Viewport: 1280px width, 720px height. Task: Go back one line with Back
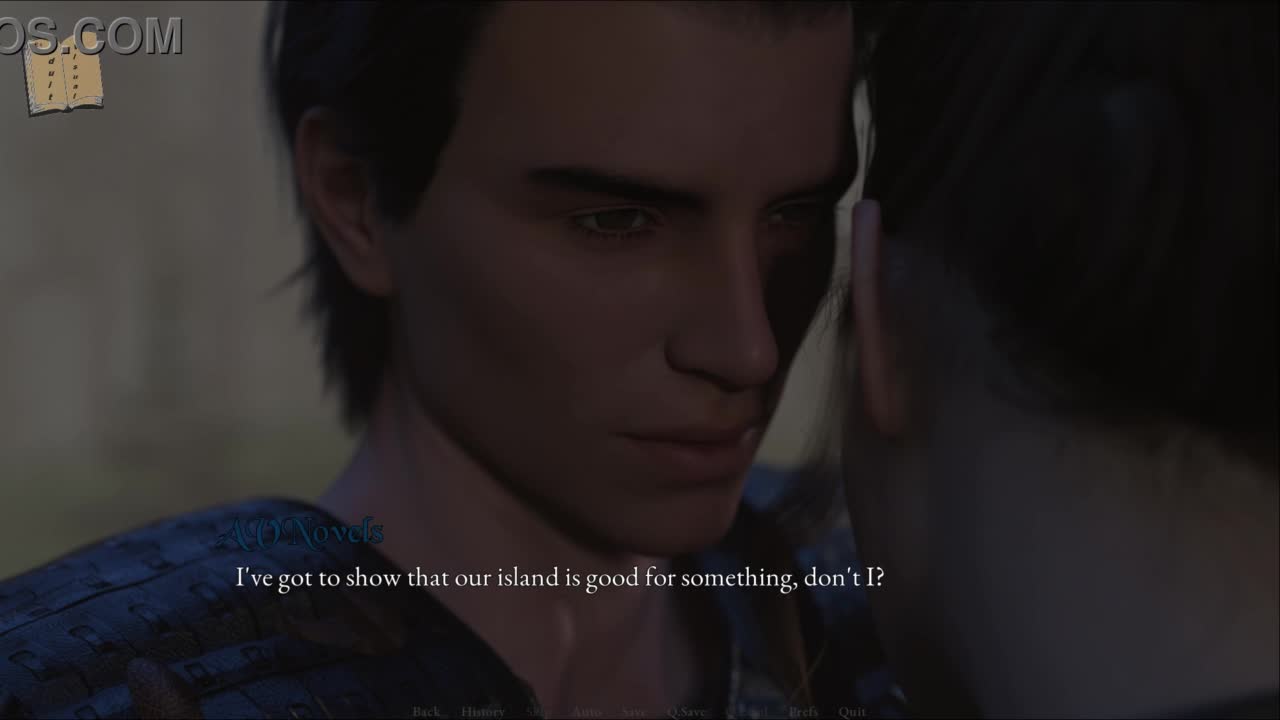point(426,712)
